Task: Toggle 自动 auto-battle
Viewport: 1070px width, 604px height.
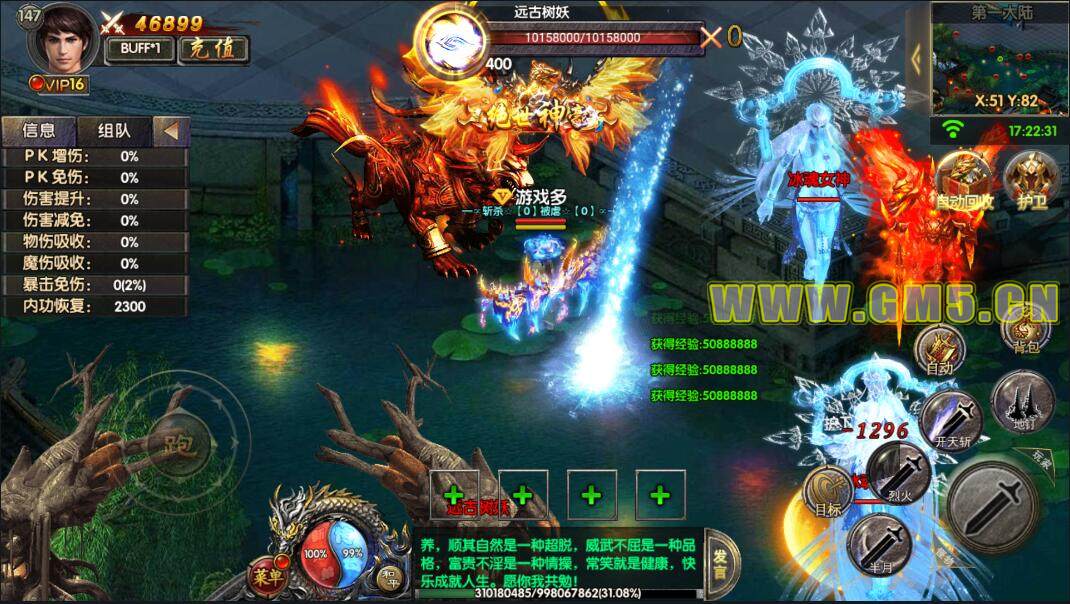Action: [x=941, y=352]
